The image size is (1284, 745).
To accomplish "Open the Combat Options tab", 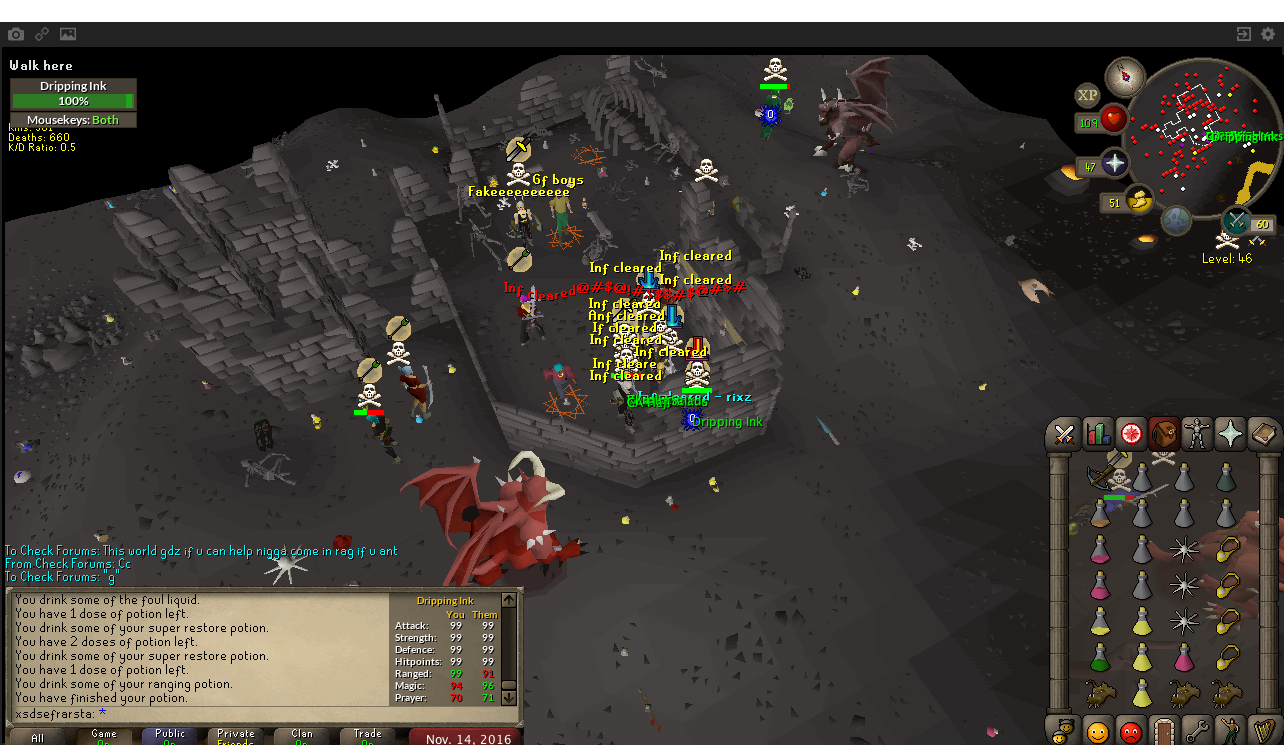I will [x=1064, y=434].
